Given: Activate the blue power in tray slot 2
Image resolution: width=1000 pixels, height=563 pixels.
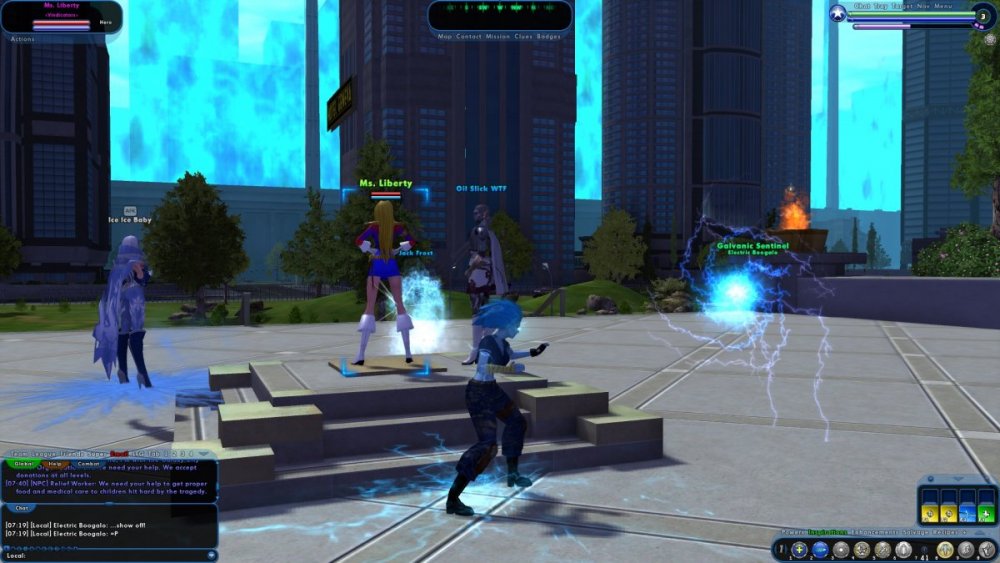Looking at the screenshot, I should 820,549.
